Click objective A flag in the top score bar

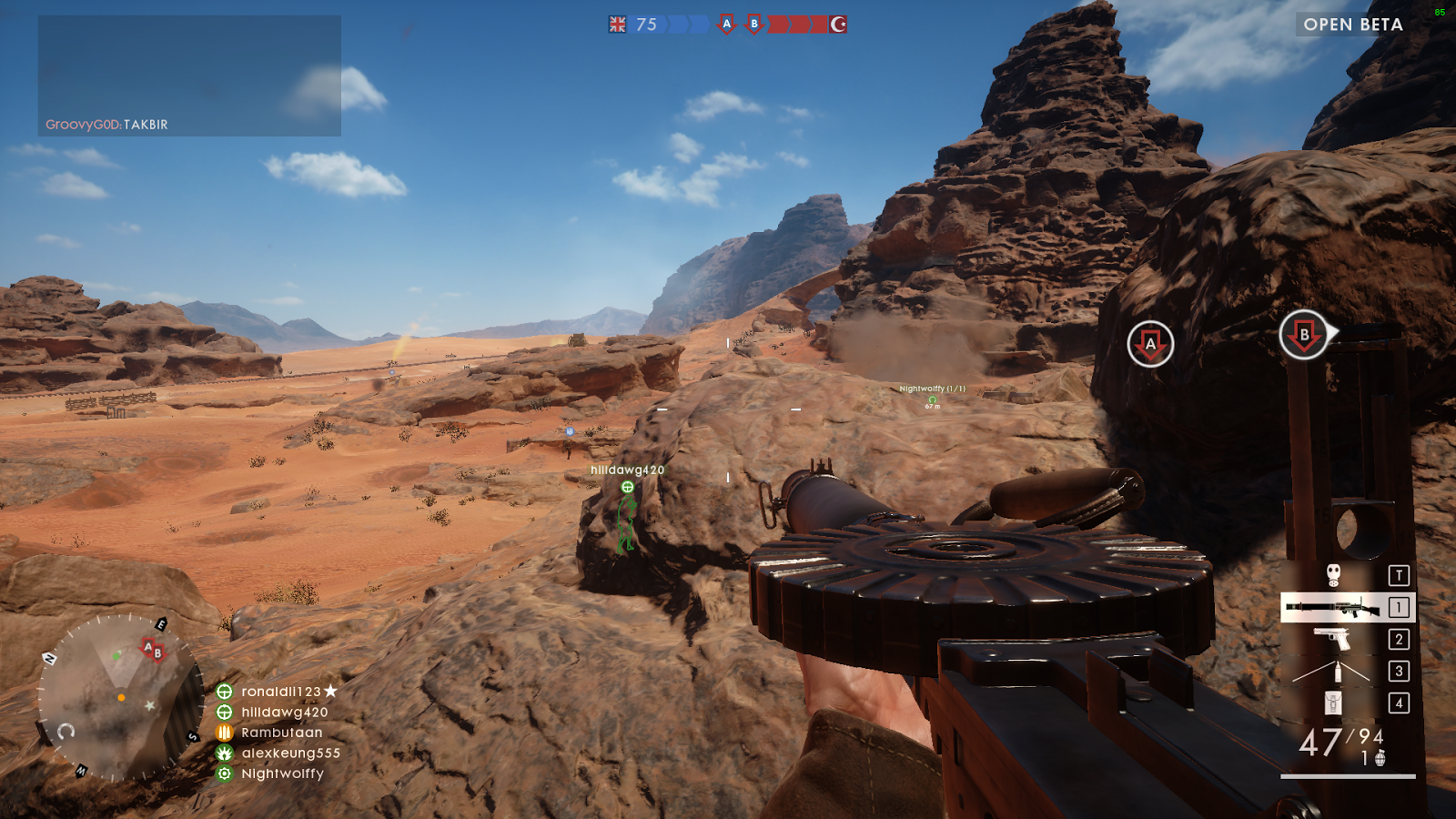pos(726,25)
